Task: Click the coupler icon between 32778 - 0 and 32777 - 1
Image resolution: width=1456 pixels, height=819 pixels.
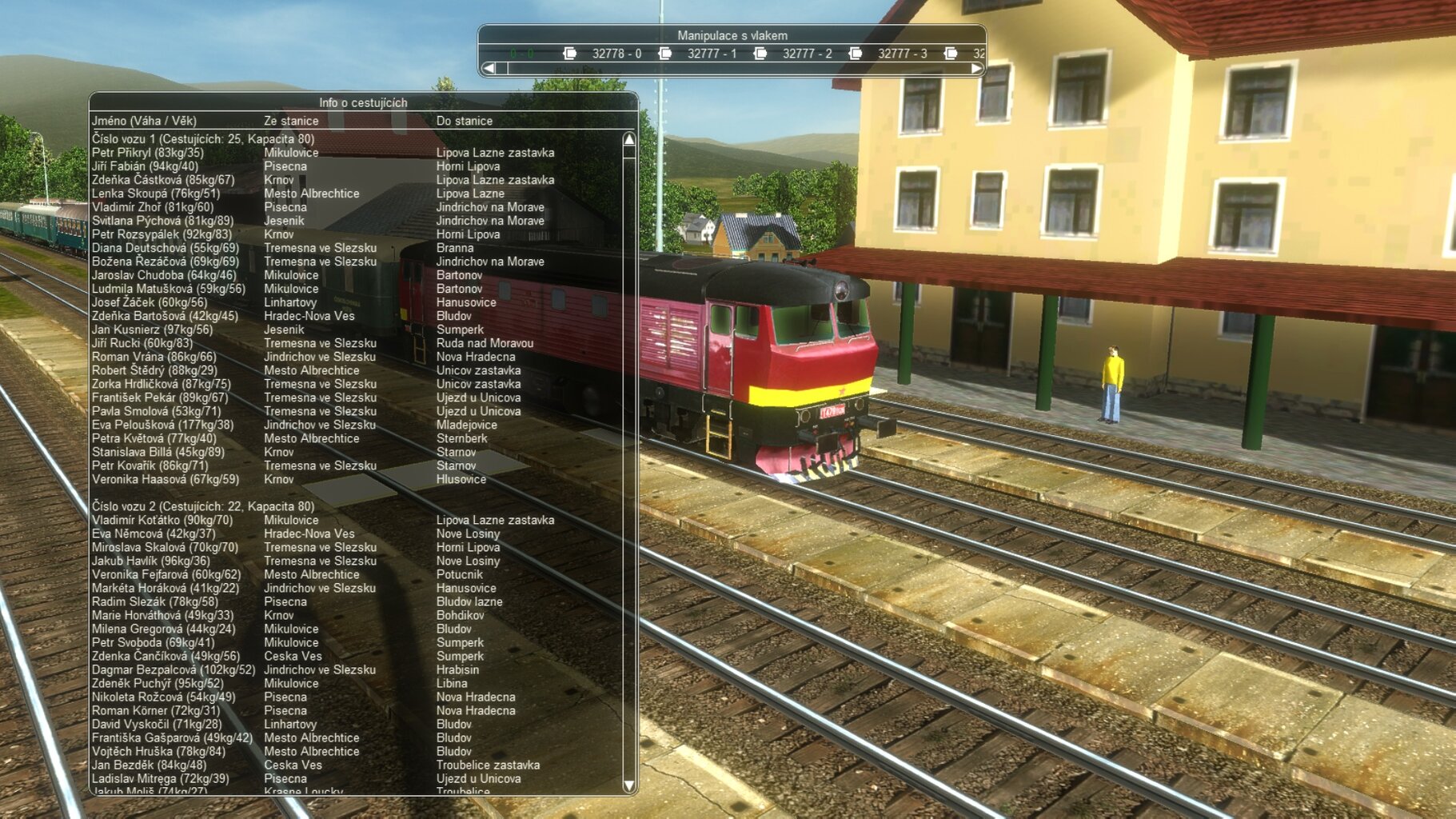Action: click(664, 54)
